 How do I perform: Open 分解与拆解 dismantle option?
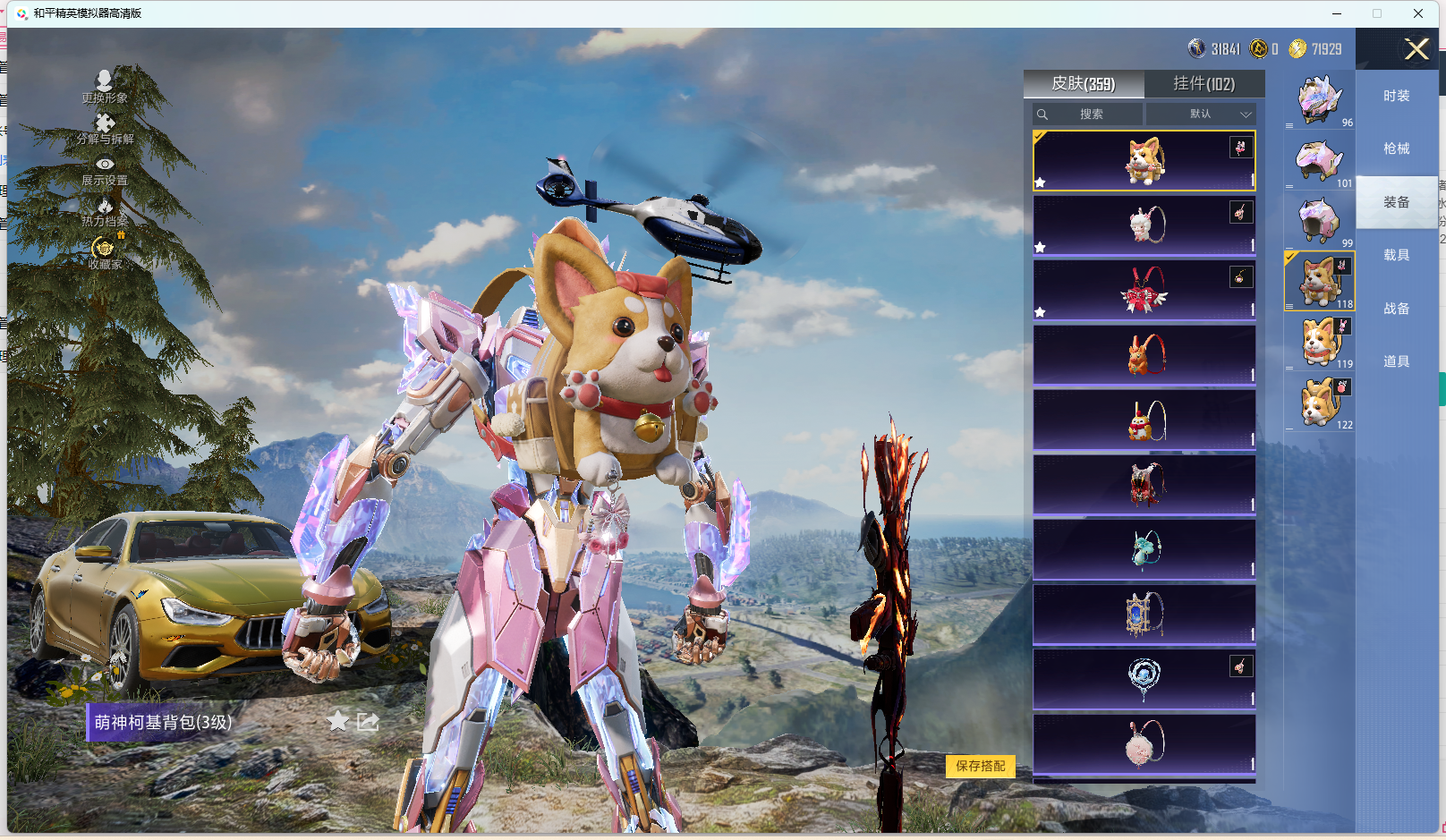click(x=105, y=129)
